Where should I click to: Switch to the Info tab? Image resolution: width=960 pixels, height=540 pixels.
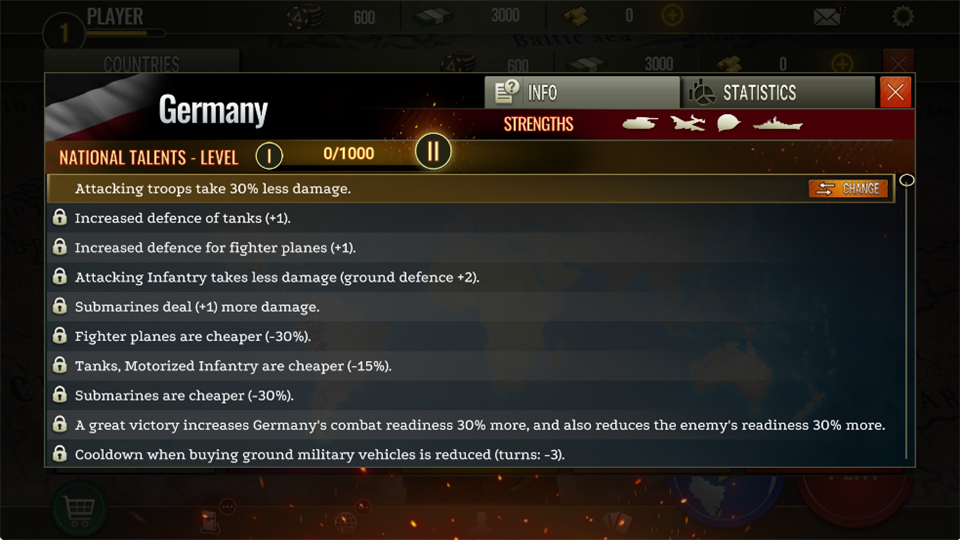point(581,93)
